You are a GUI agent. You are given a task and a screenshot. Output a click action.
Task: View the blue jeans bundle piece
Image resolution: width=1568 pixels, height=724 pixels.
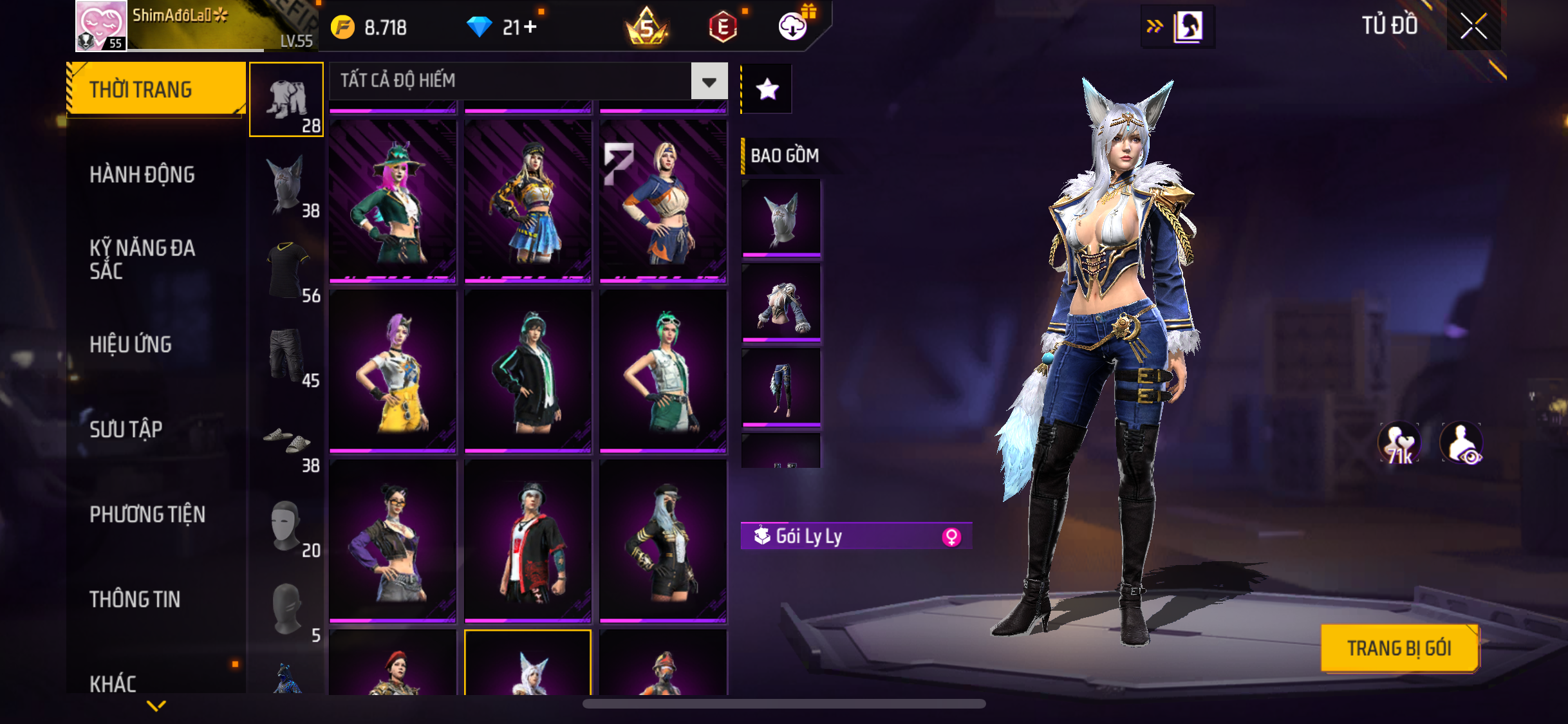(x=781, y=387)
